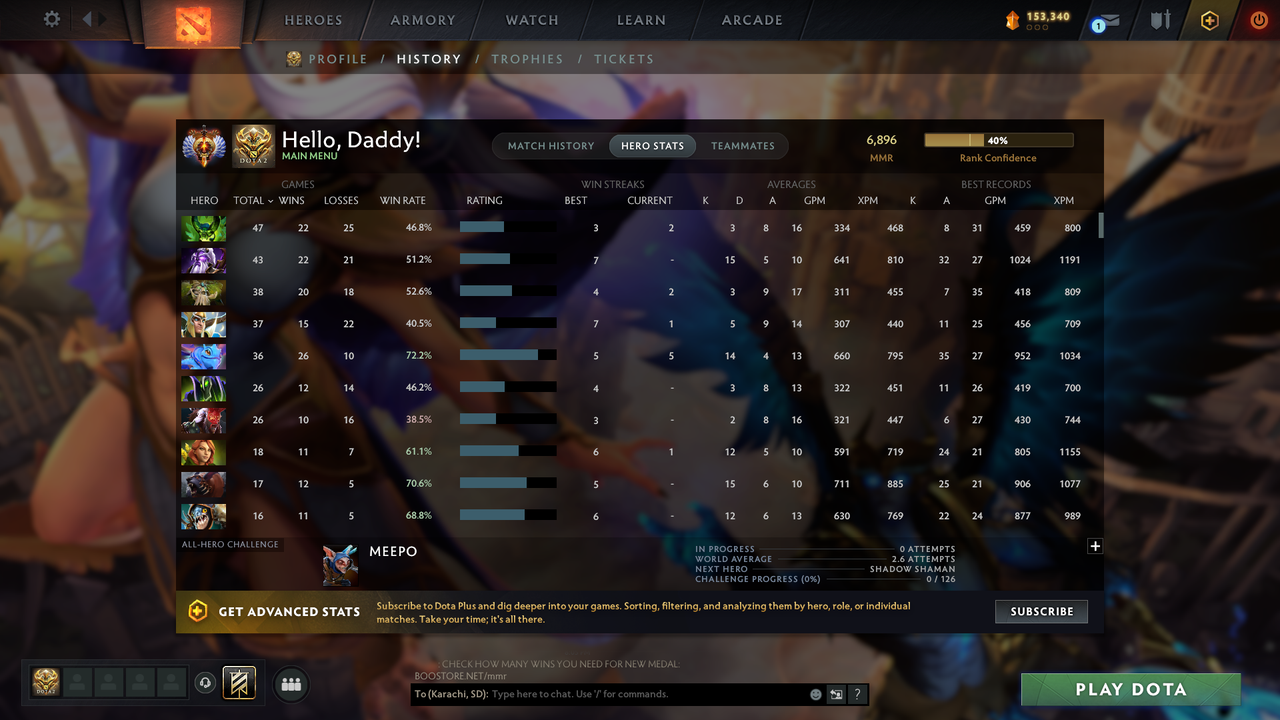
Task: Click the flaming Dota 2 logo tab
Action: coord(196,26)
